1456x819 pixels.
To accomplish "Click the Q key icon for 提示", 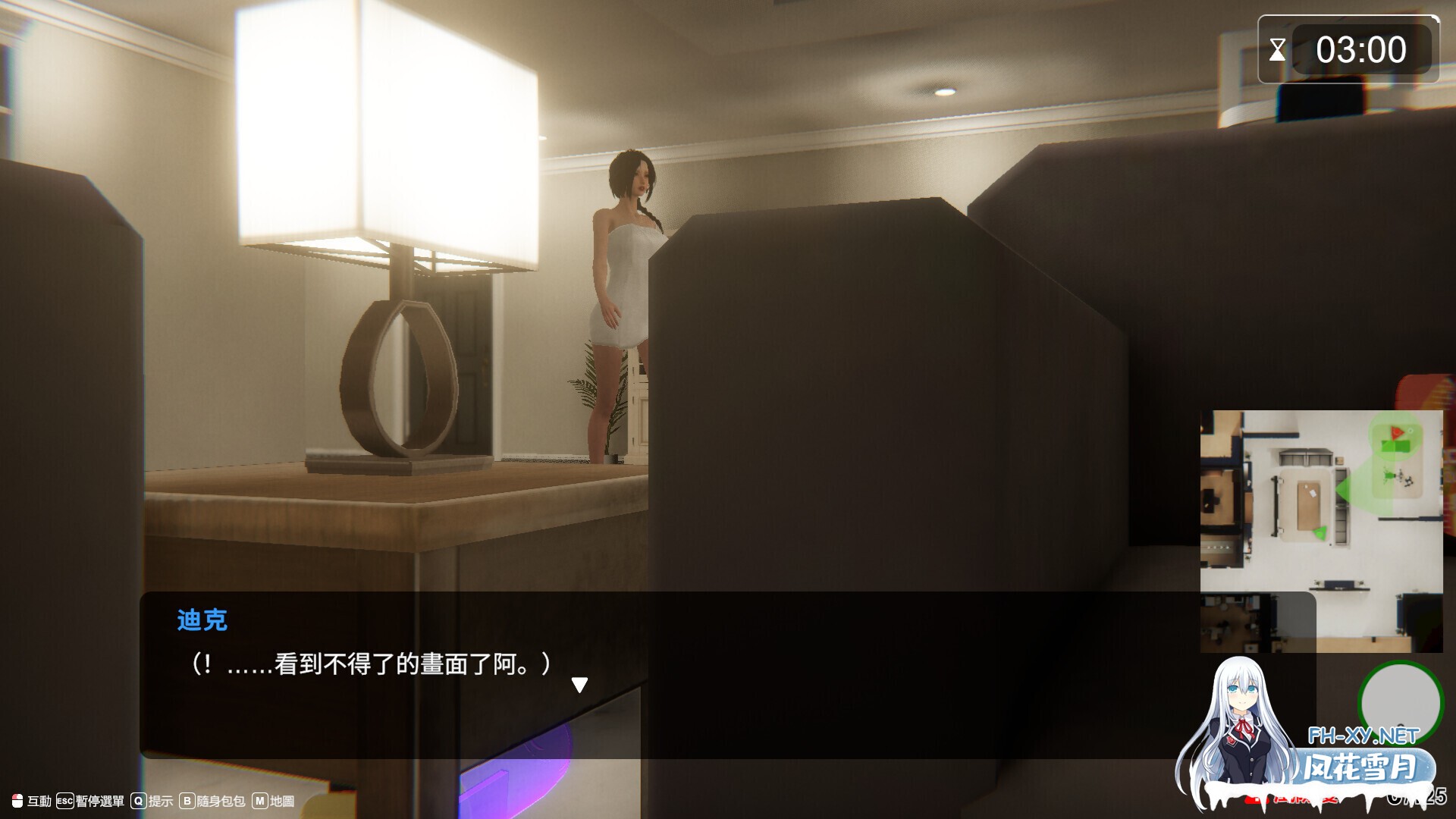I will click(138, 801).
